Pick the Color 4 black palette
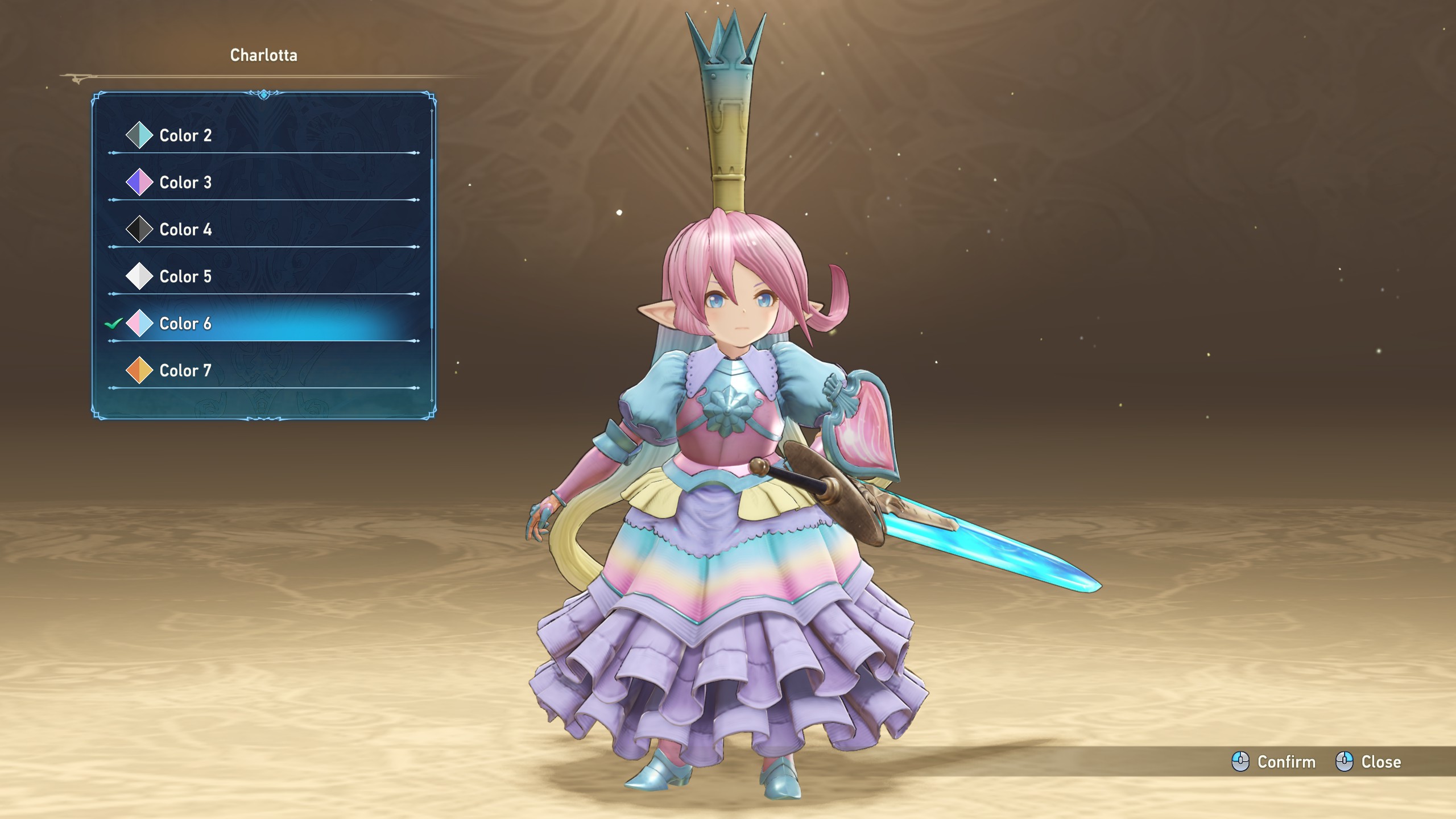The width and height of the screenshot is (1456, 819). pyautogui.click(x=185, y=230)
